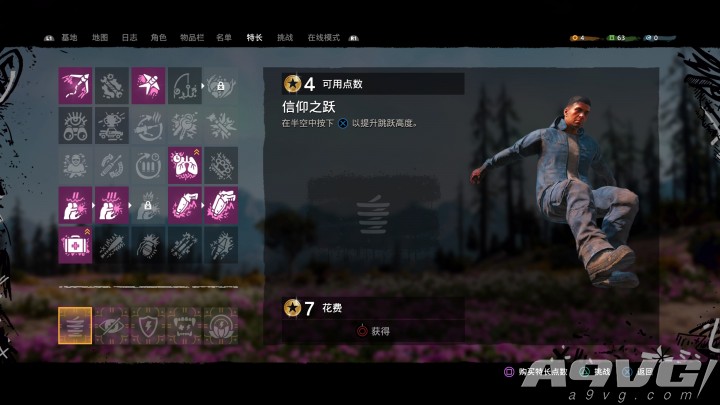This screenshot has height=405, width=720.
Task: Choose the grenade perk icon
Action: (148, 245)
